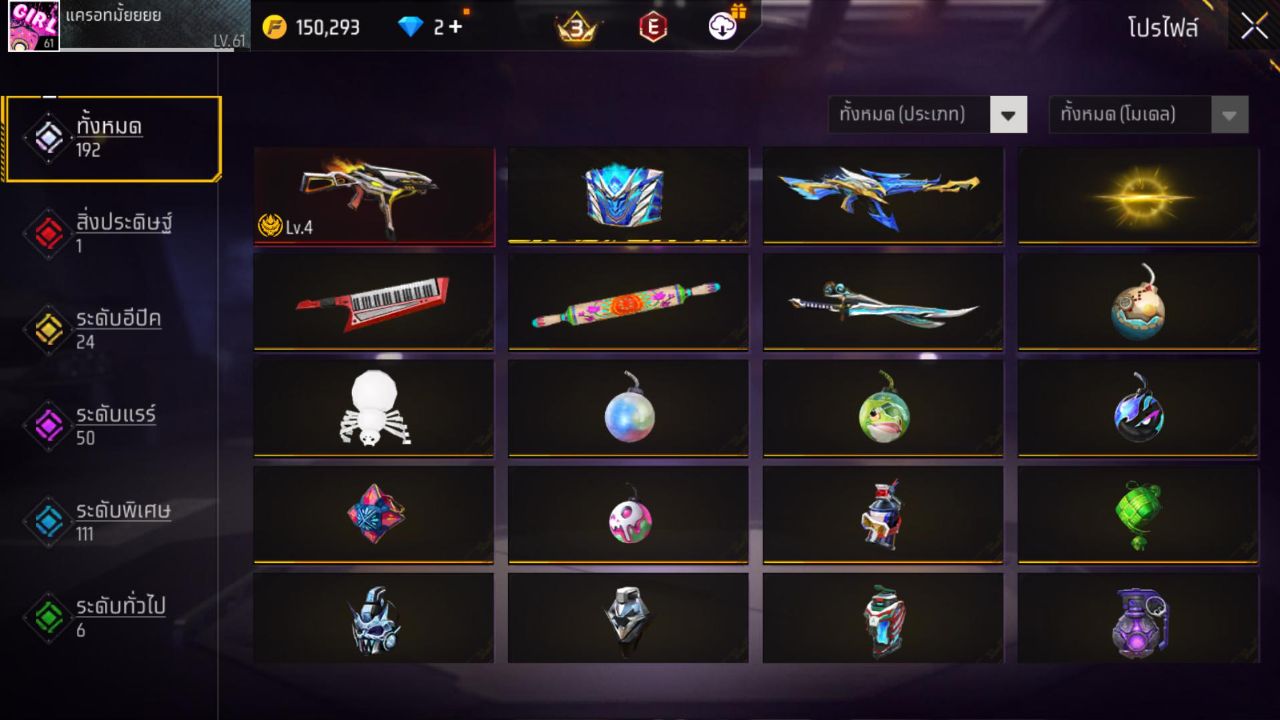Open the Elite pass E badge

654,27
